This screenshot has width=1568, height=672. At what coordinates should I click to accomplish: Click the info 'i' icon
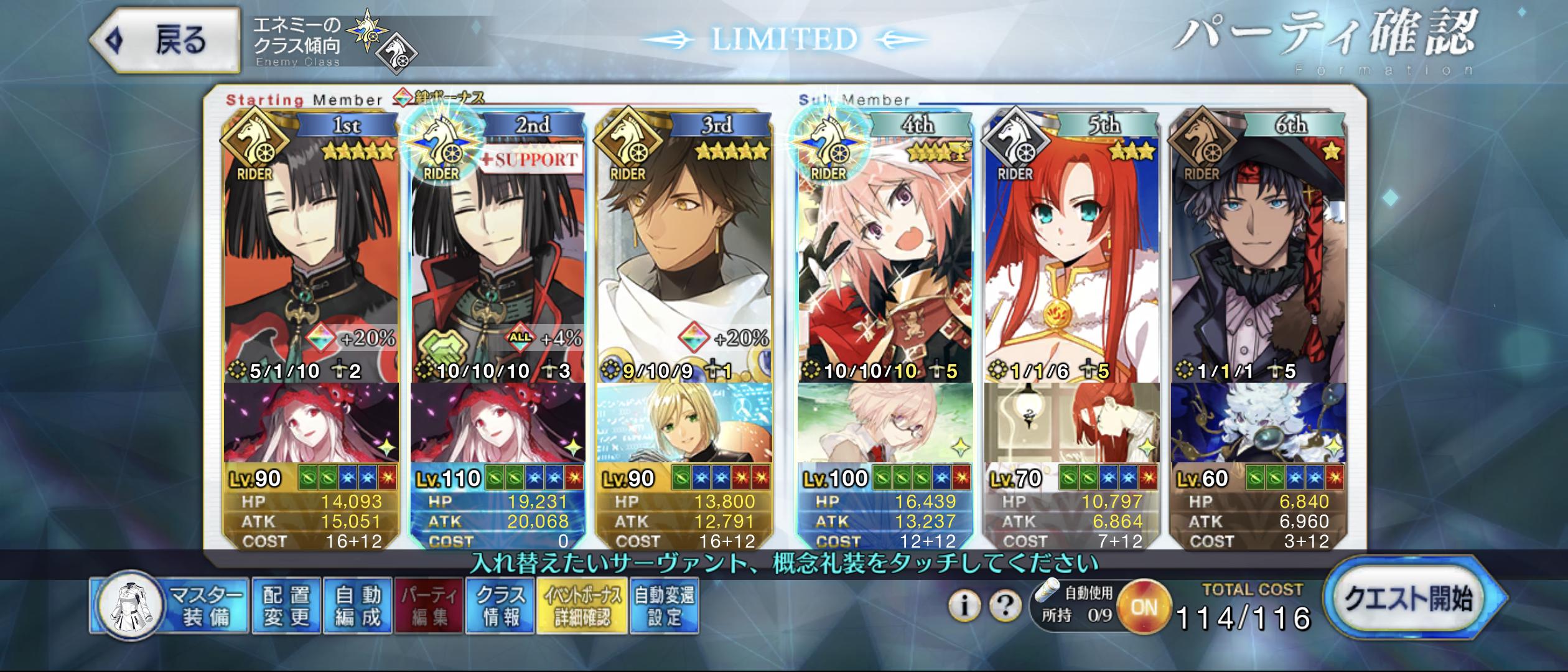point(964,605)
